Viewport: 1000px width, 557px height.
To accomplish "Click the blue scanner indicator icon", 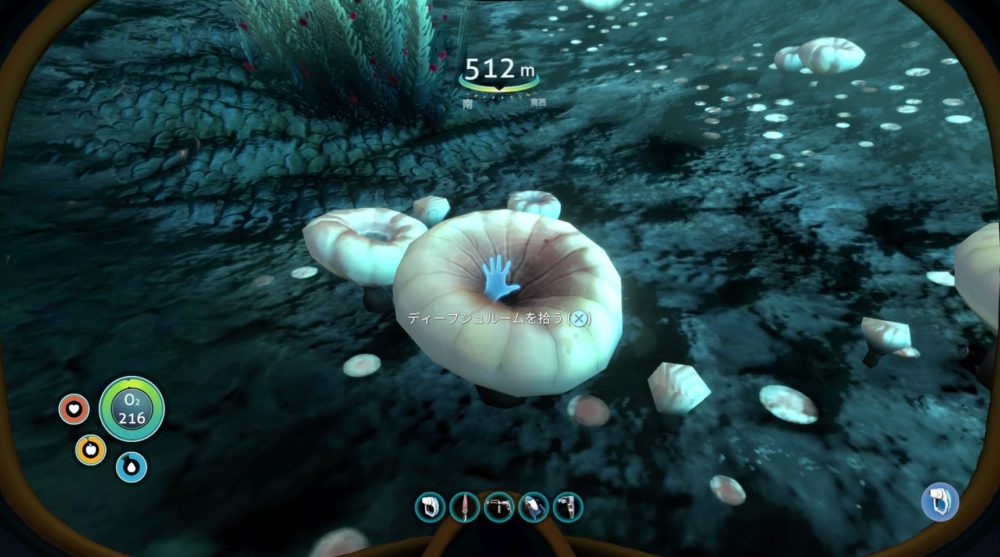I will (x=940, y=501).
